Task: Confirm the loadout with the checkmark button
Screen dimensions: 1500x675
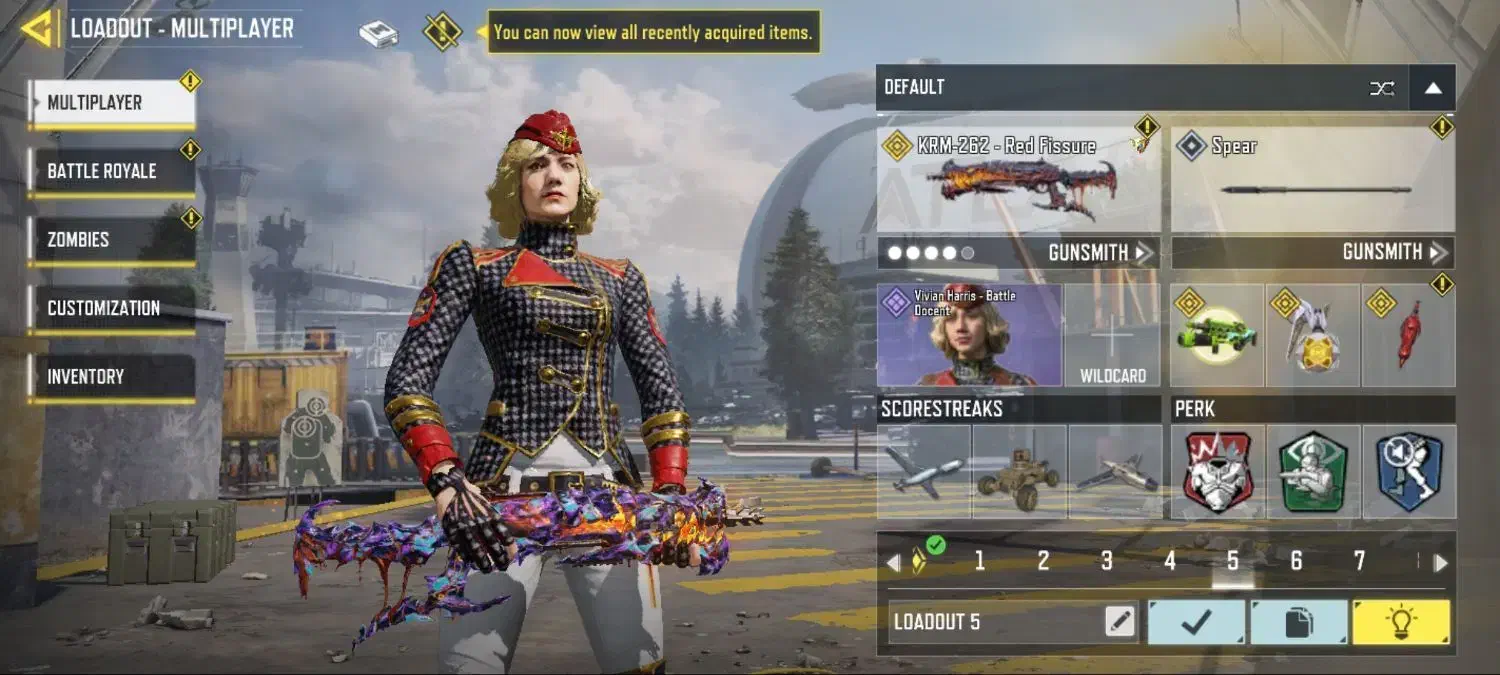Action: coord(1196,622)
